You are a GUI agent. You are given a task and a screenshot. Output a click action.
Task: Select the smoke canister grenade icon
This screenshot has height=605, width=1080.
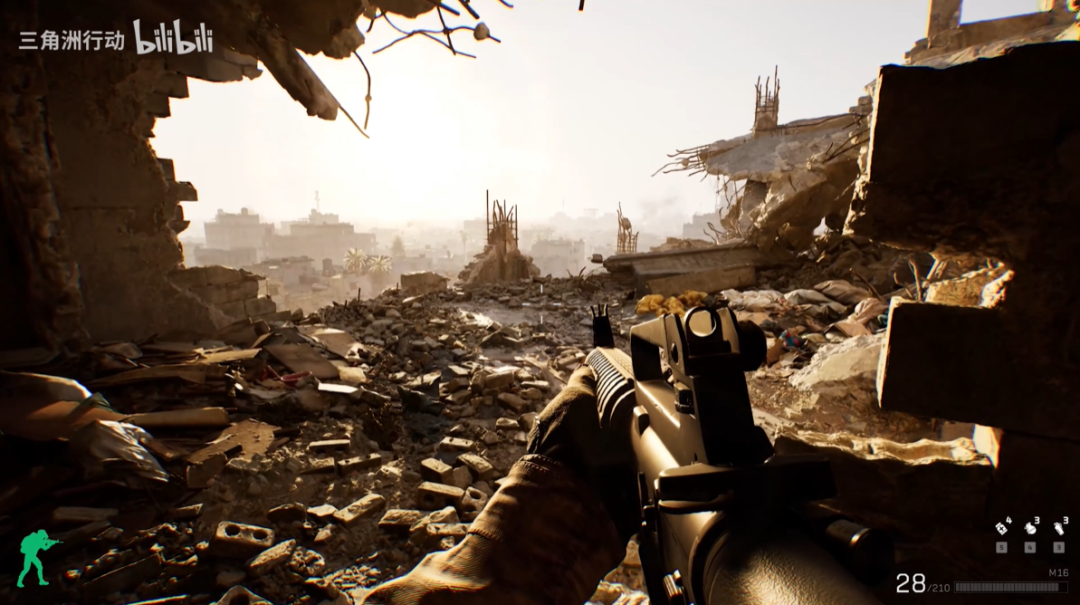pos(1059,529)
